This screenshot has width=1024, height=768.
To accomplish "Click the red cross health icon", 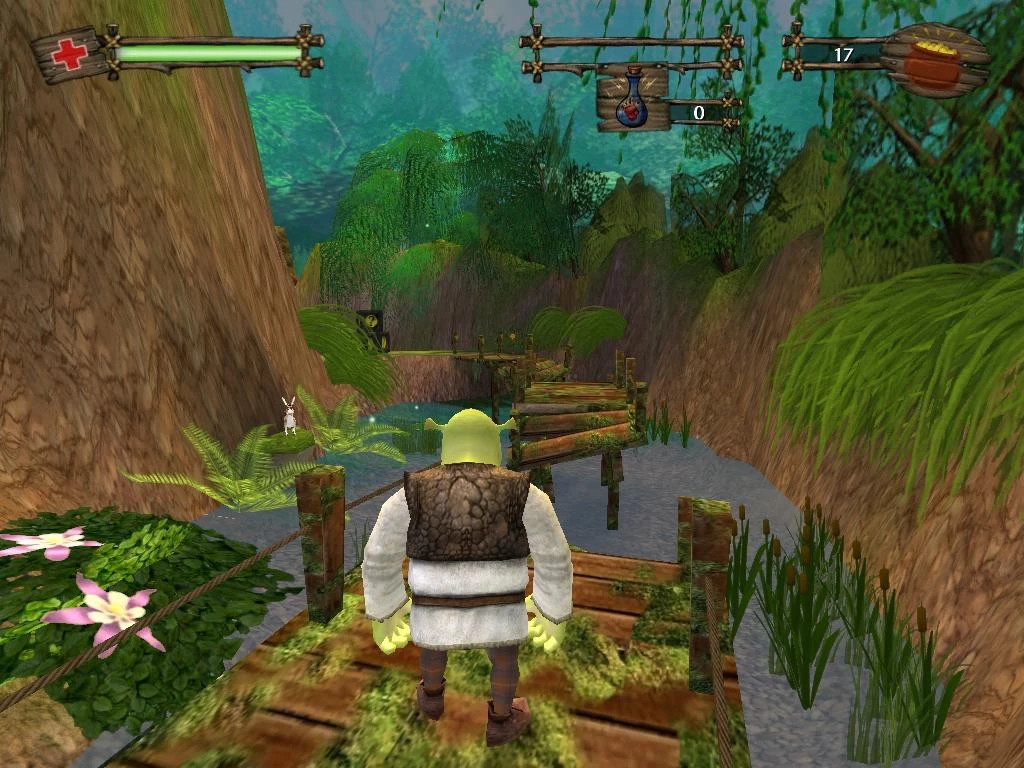I will coord(69,53).
